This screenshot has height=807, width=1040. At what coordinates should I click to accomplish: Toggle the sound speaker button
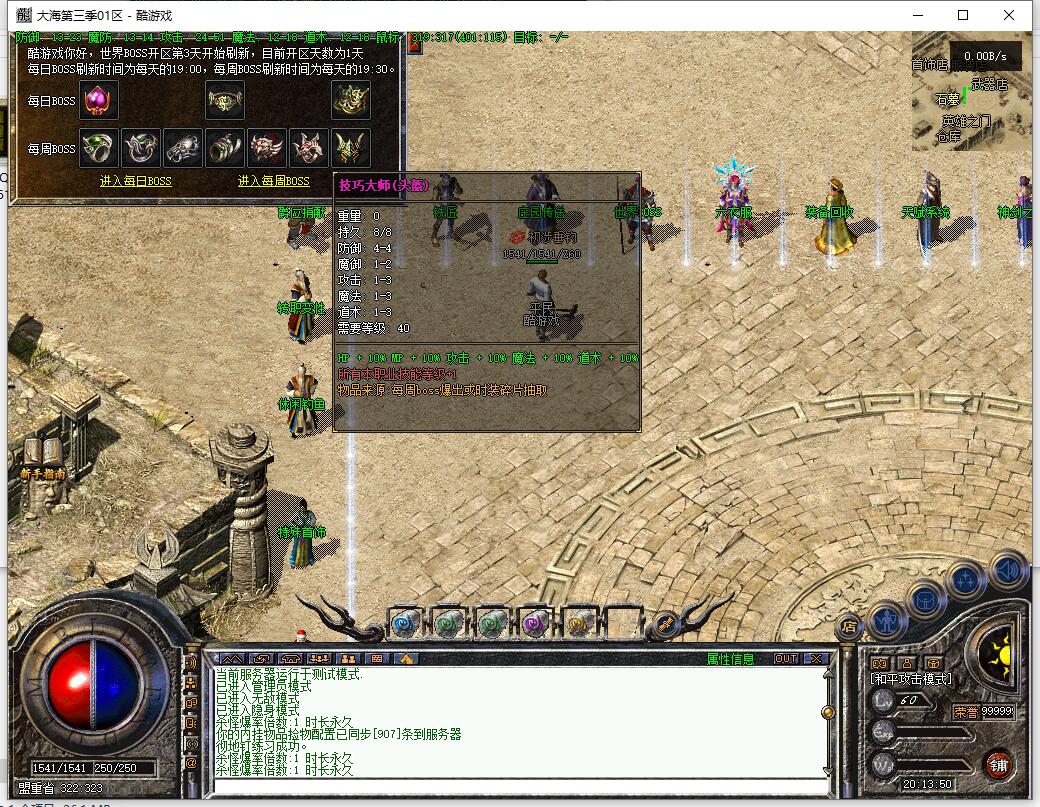[x=1008, y=570]
